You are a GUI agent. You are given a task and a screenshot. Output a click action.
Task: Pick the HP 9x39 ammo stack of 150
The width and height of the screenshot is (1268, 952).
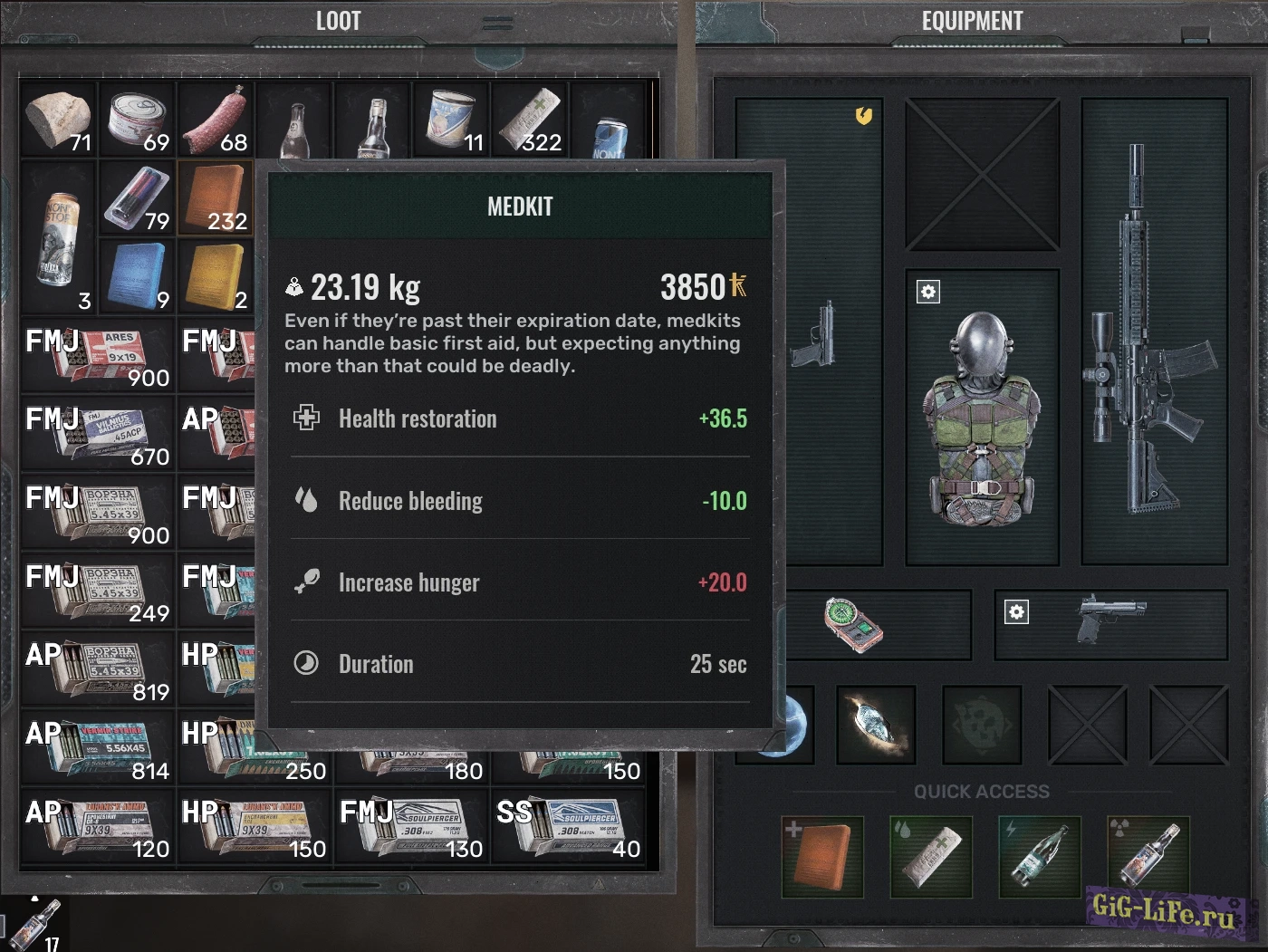tap(255, 826)
